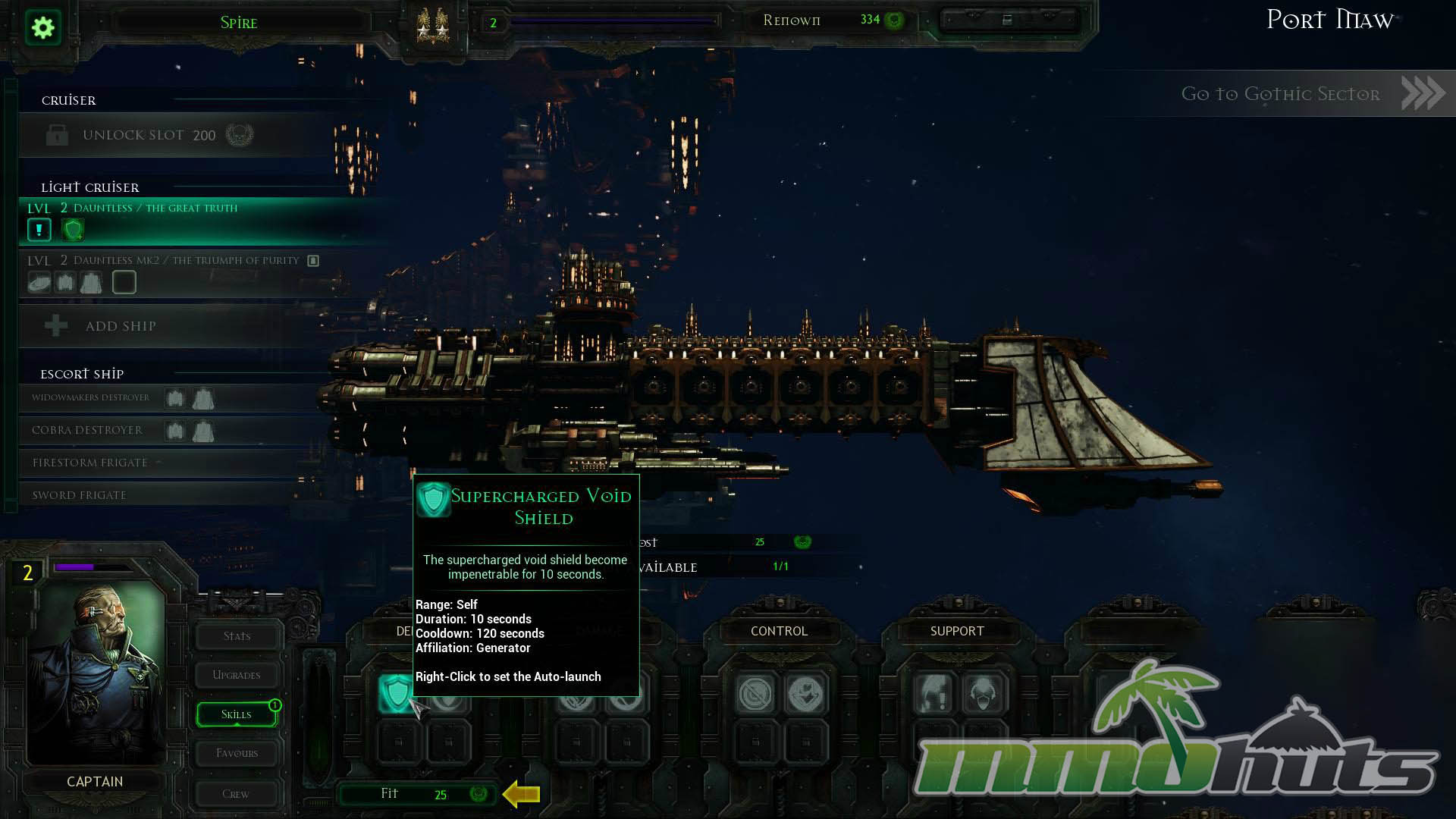Choose the Cobra Destroyer escort
Image resolution: width=1456 pixels, height=819 pixels.
(x=87, y=430)
